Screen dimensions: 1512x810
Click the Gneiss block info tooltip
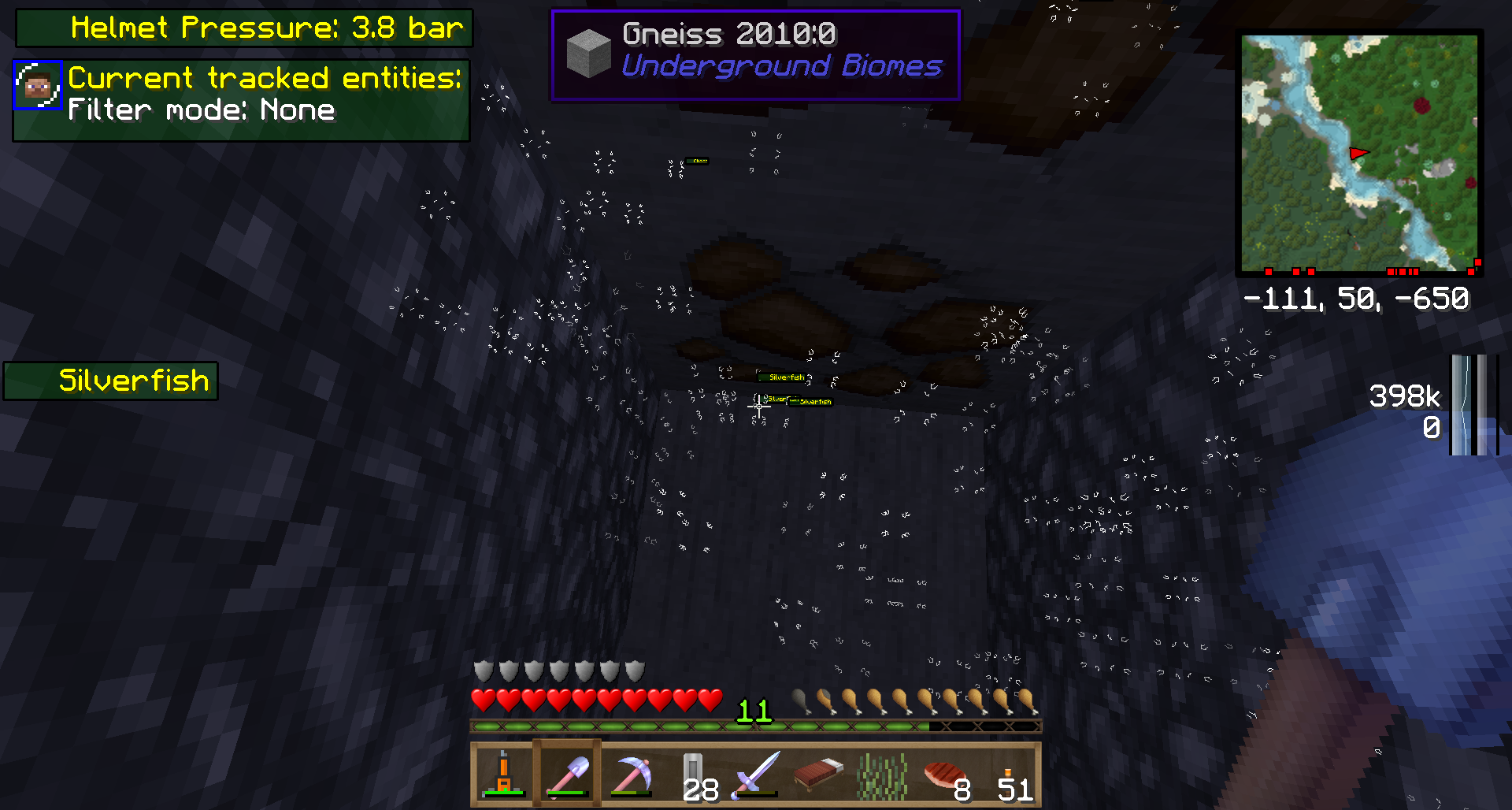tap(755, 54)
